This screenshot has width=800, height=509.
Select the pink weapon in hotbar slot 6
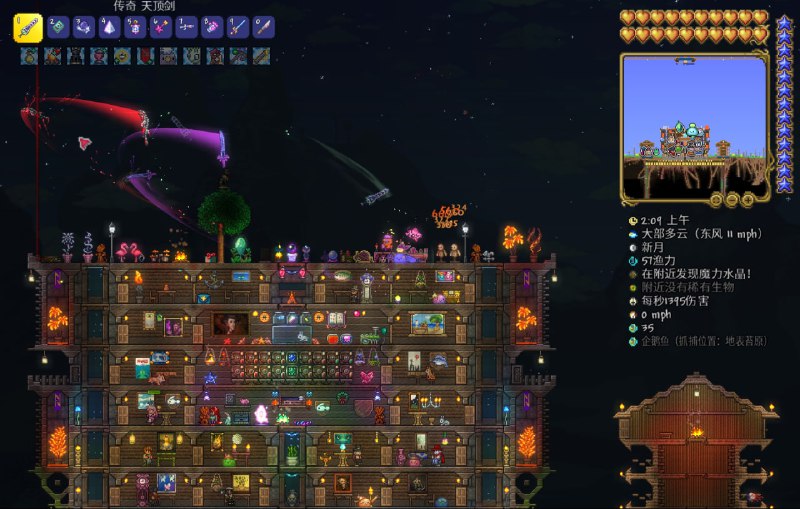[161, 28]
